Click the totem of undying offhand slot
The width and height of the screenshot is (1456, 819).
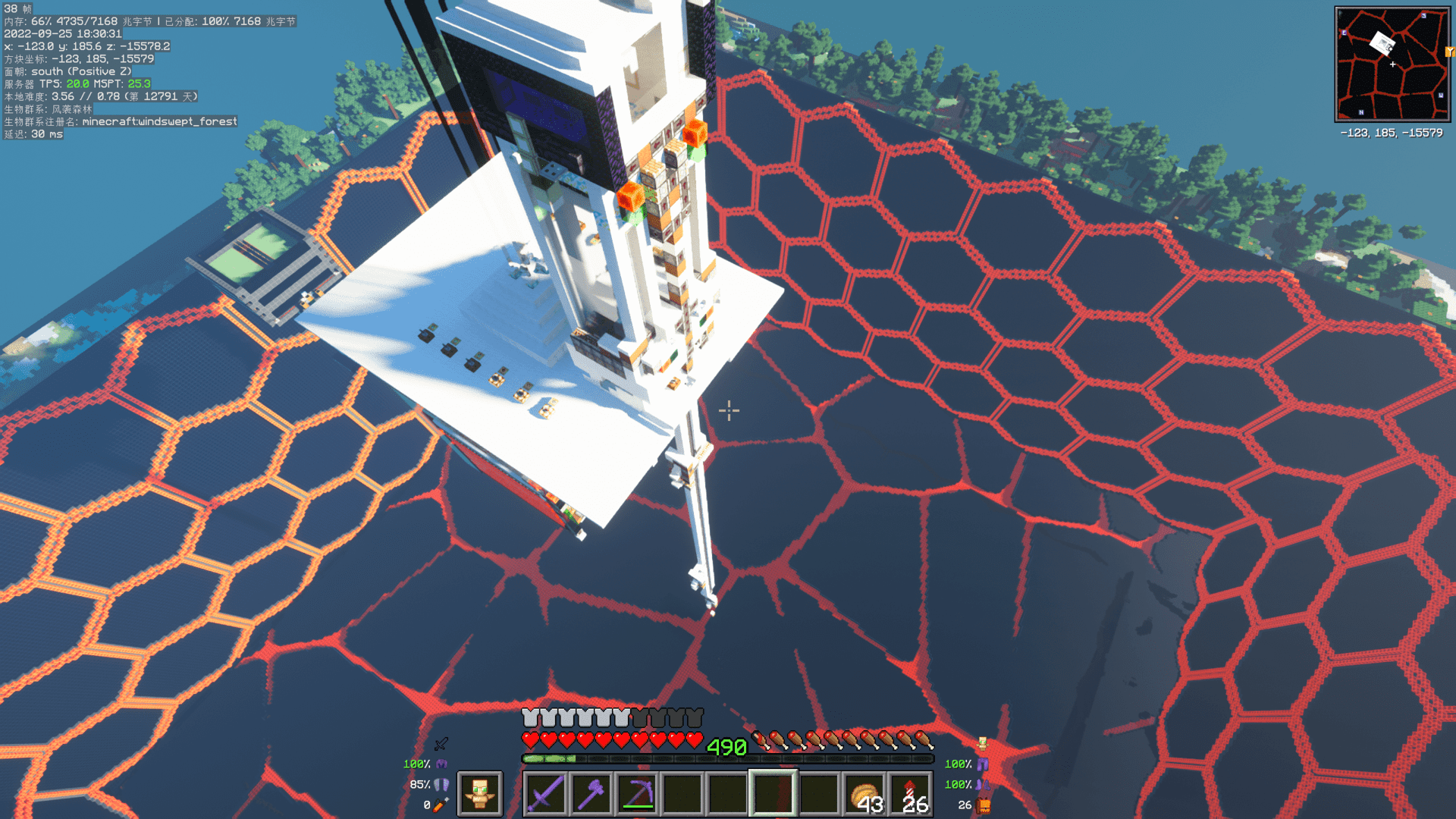point(479,794)
